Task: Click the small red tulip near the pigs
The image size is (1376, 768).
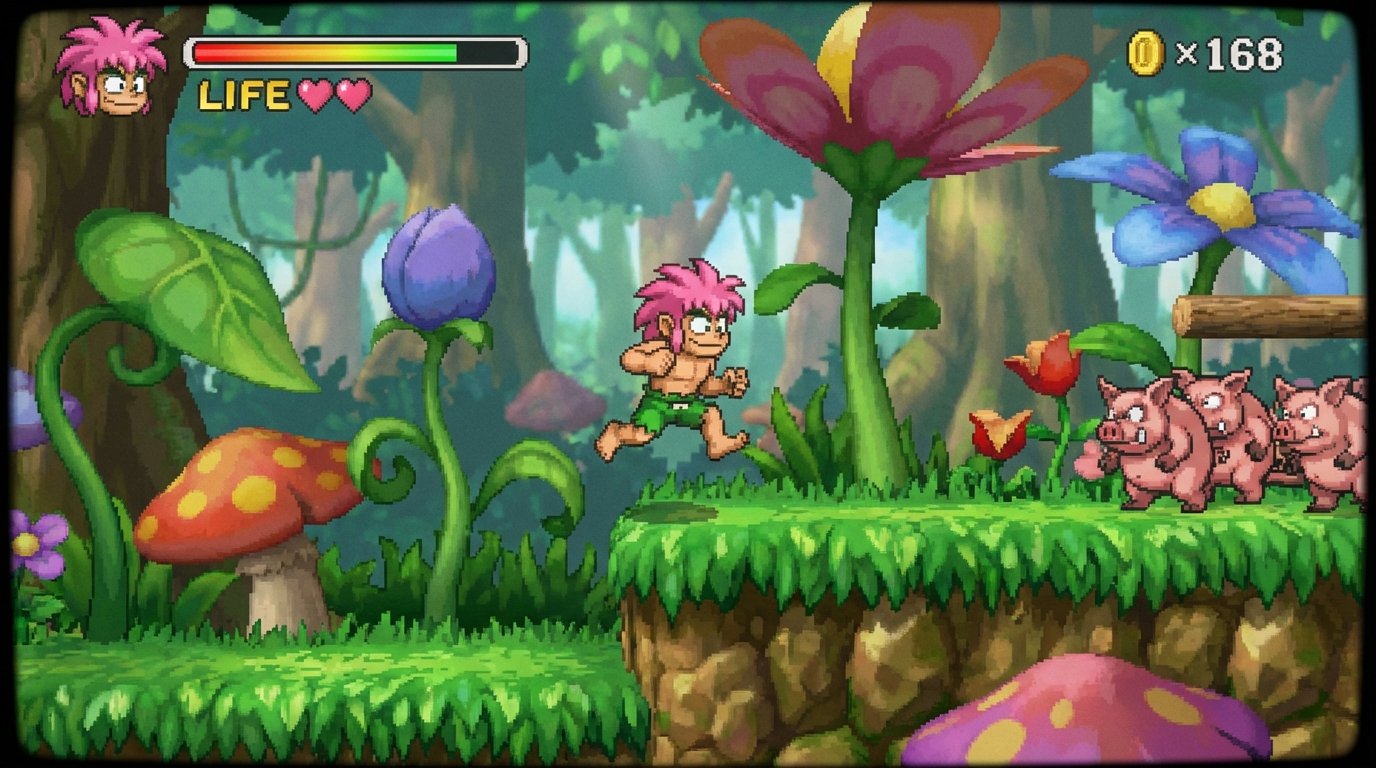Action: coord(1043,365)
